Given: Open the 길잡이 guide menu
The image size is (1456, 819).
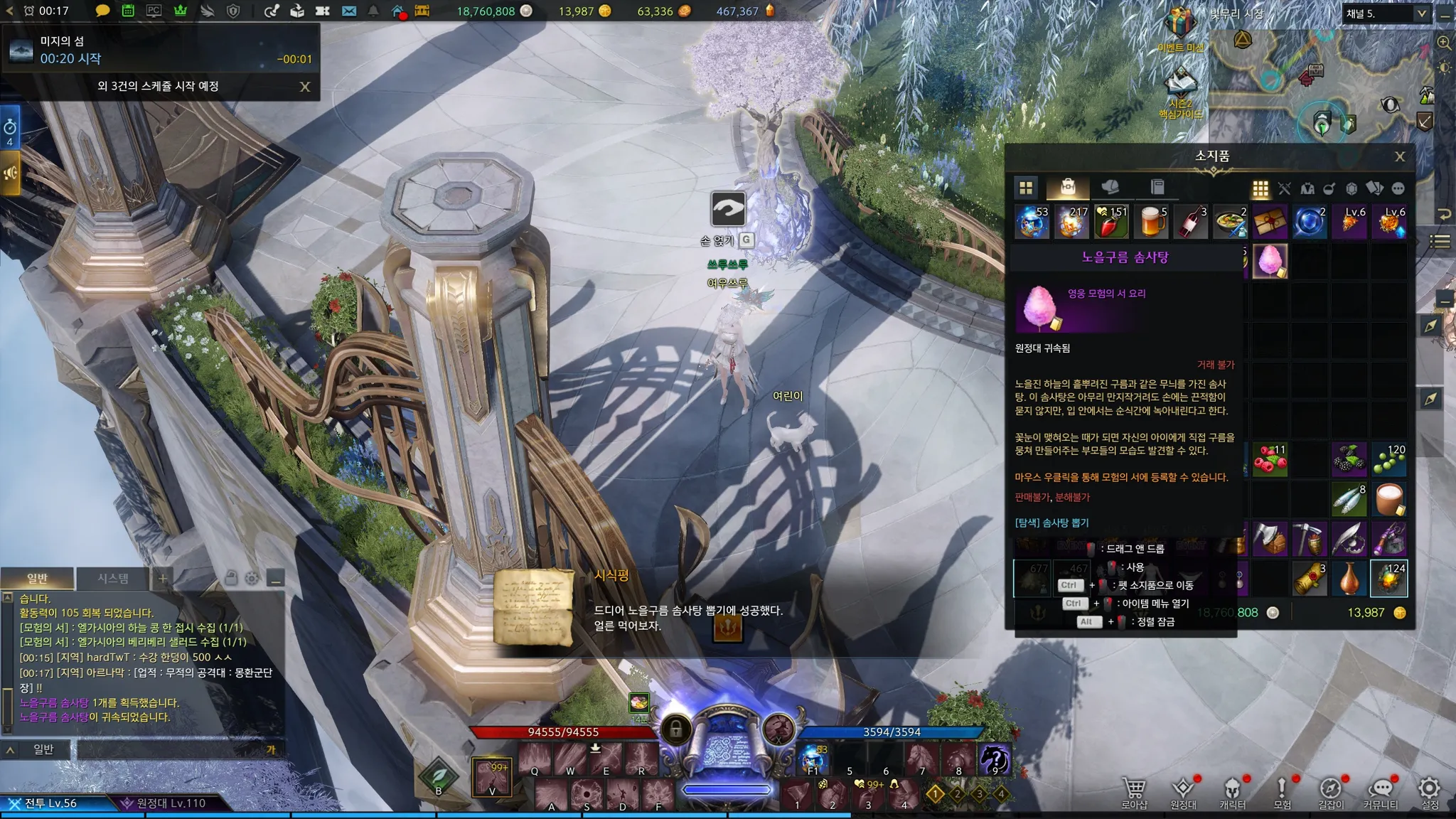Looking at the screenshot, I should (x=1331, y=792).
